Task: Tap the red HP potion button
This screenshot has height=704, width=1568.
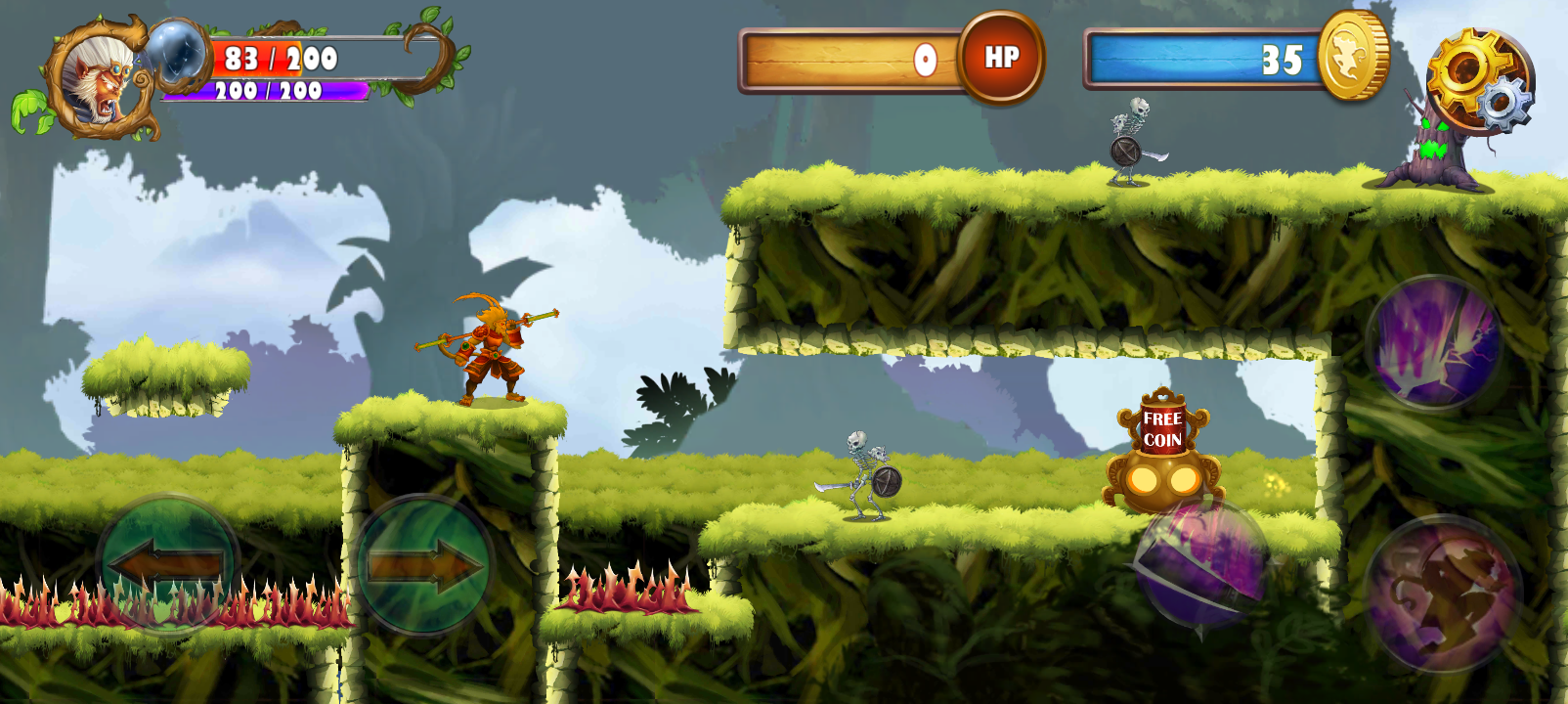Action: pyautogui.click(x=1001, y=58)
